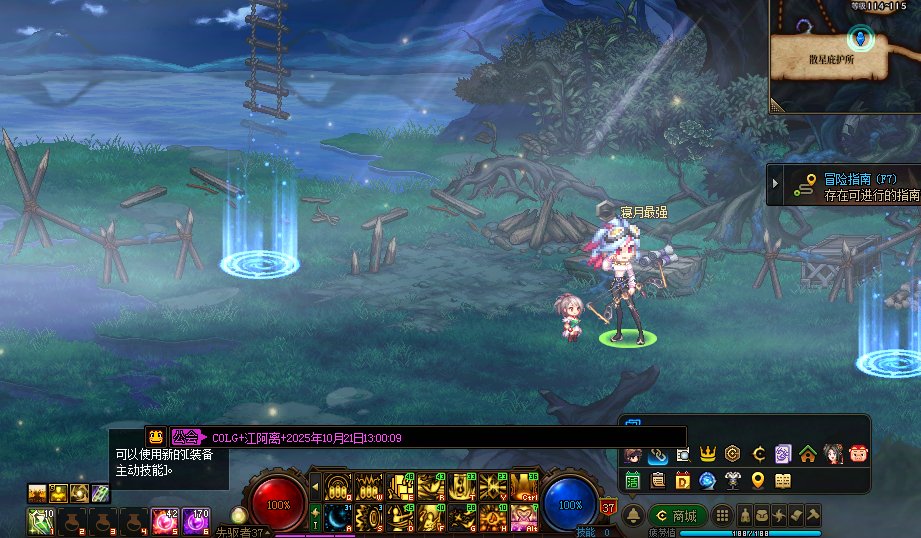Image resolution: width=921 pixels, height=538 pixels.
Task: Open the blue swirl portal icon
Action: click(x=708, y=481)
